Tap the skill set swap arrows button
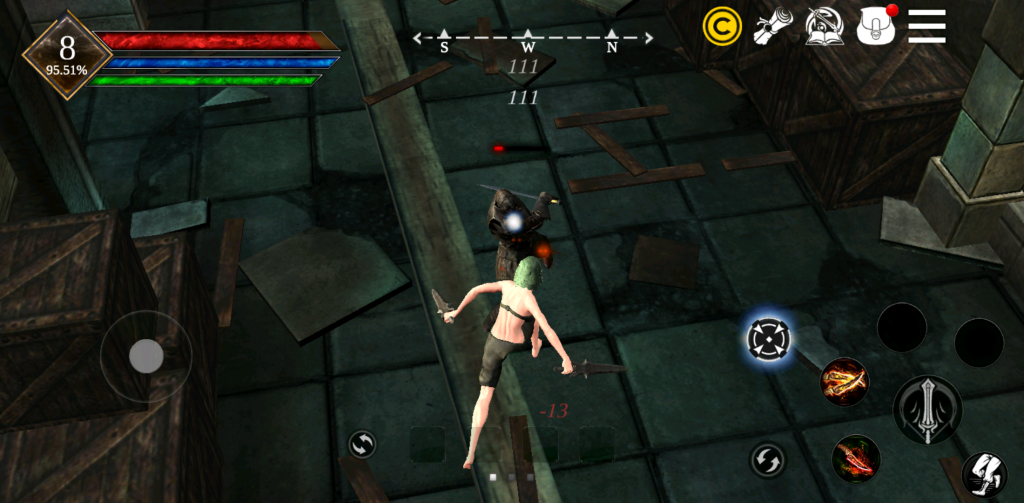This screenshot has width=1024, height=503. click(x=767, y=460)
